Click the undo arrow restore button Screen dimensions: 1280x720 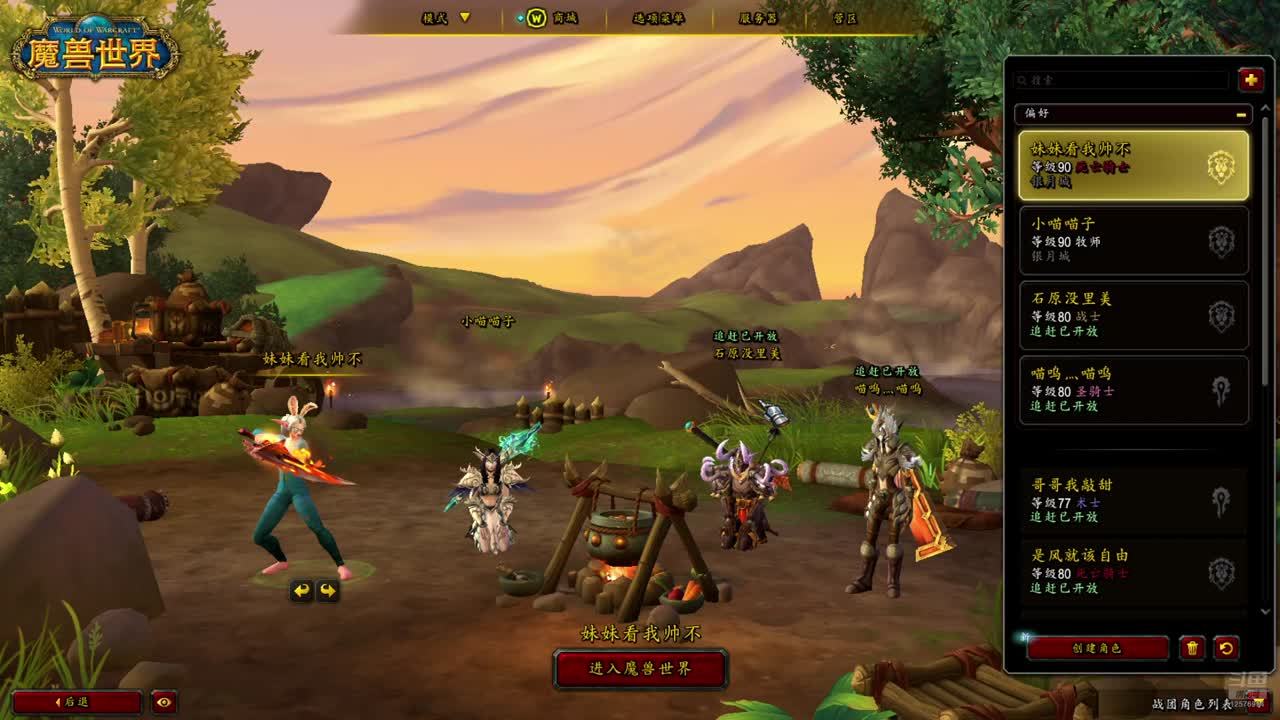click(1227, 648)
